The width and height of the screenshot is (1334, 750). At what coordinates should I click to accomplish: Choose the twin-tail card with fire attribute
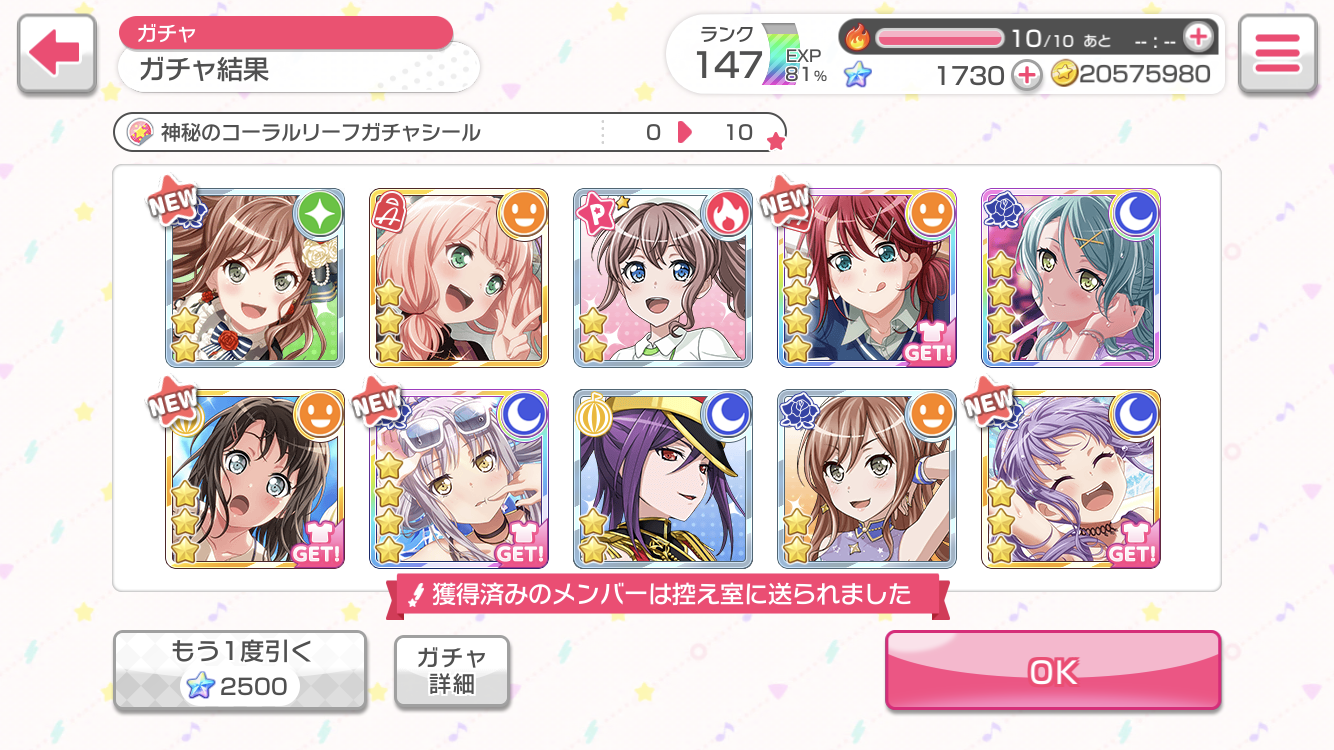pos(663,277)
